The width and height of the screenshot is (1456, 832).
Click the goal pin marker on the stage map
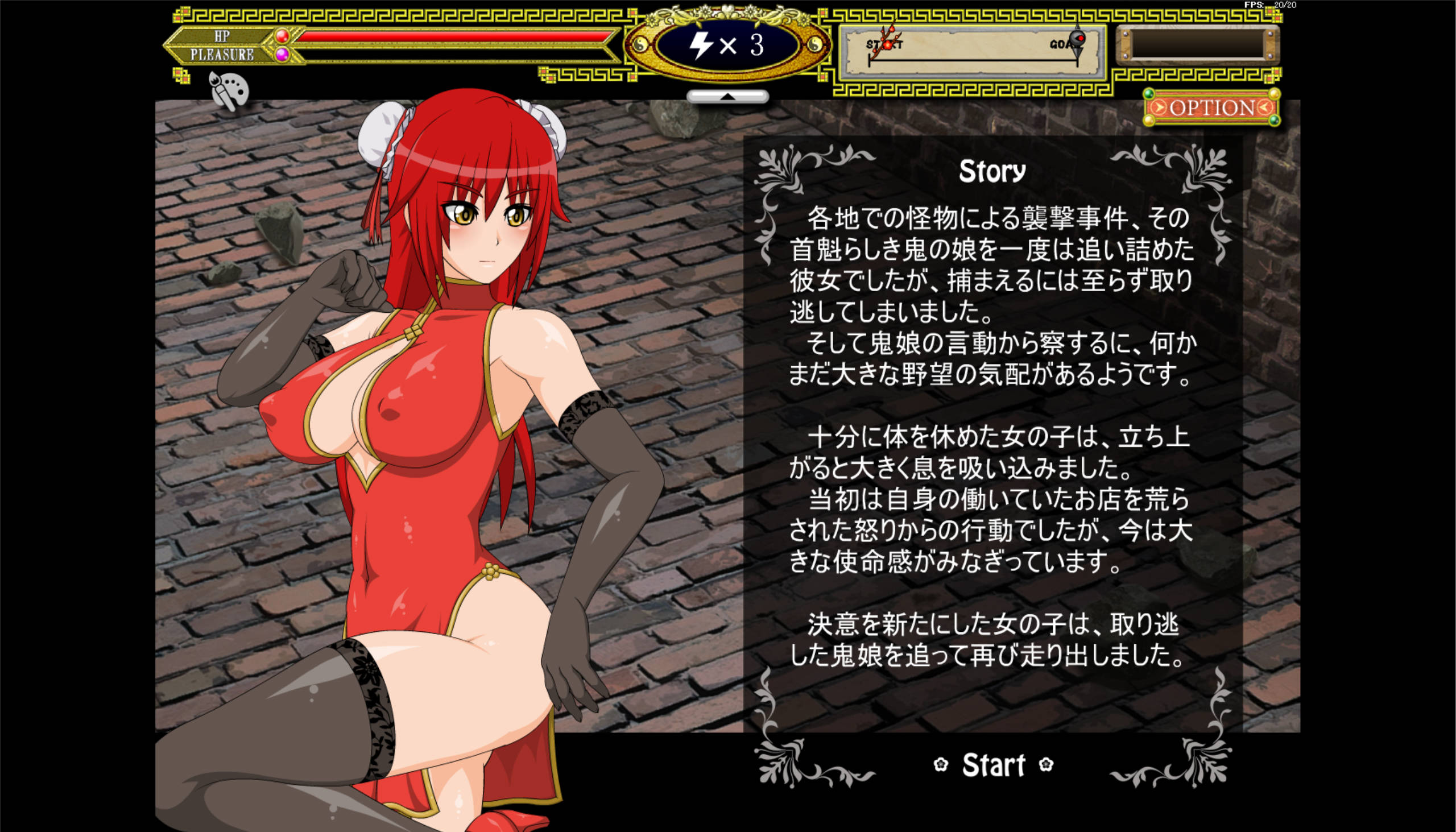coord(1077,41)
